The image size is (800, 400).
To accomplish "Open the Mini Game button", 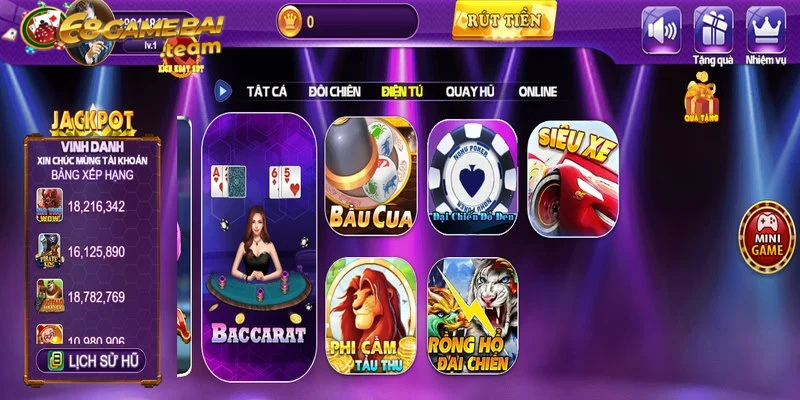I will [764, 237].
